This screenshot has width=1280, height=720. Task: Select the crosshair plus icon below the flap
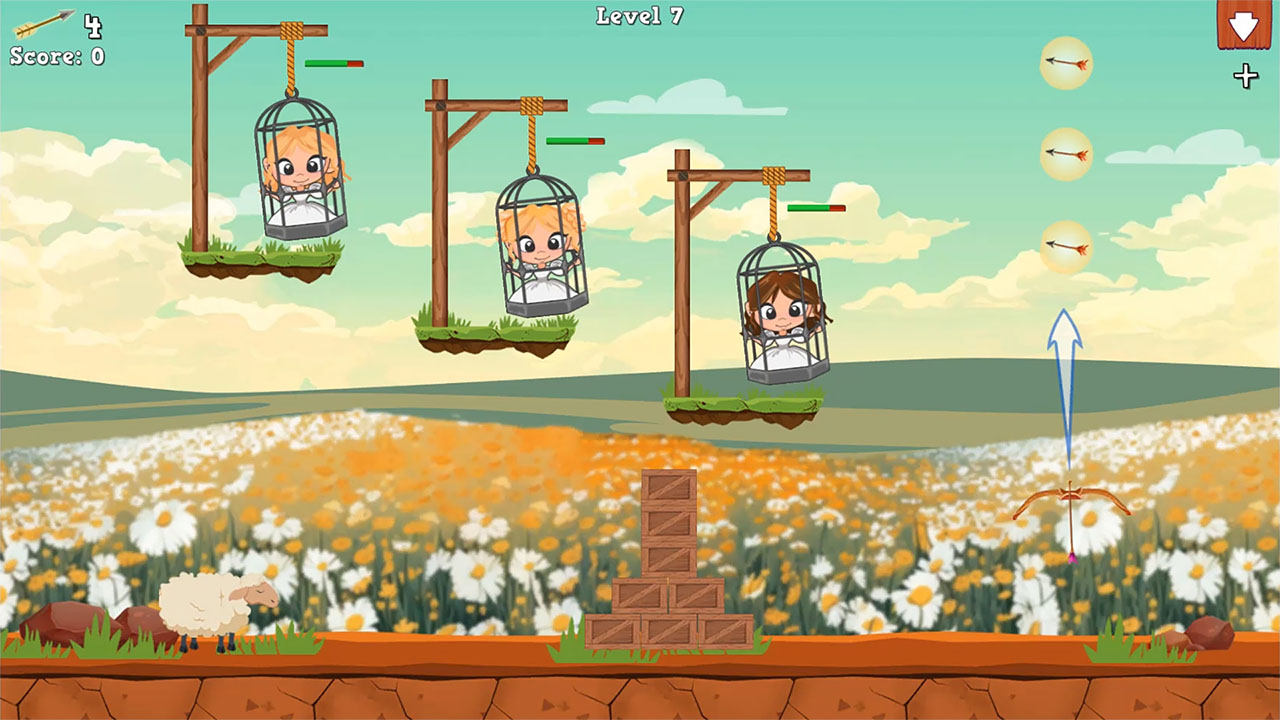(x=1245, y=74)
